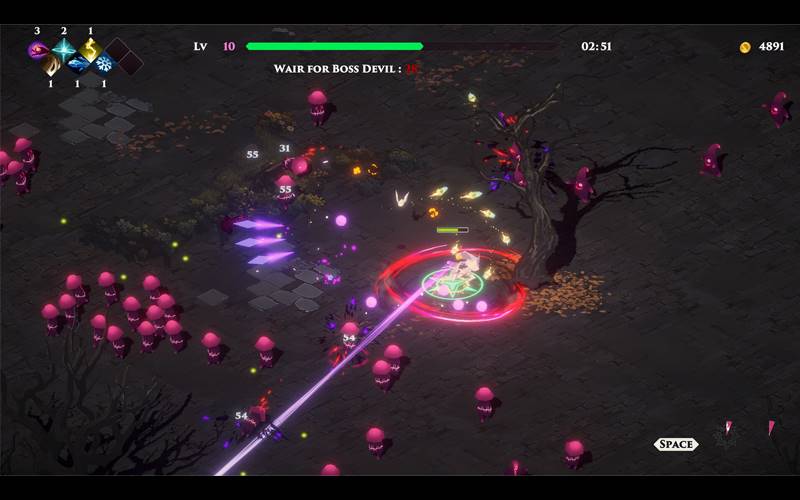
Task: Activate the yellow lightning bolt skill icon
Action: click(x=90, y=49)
